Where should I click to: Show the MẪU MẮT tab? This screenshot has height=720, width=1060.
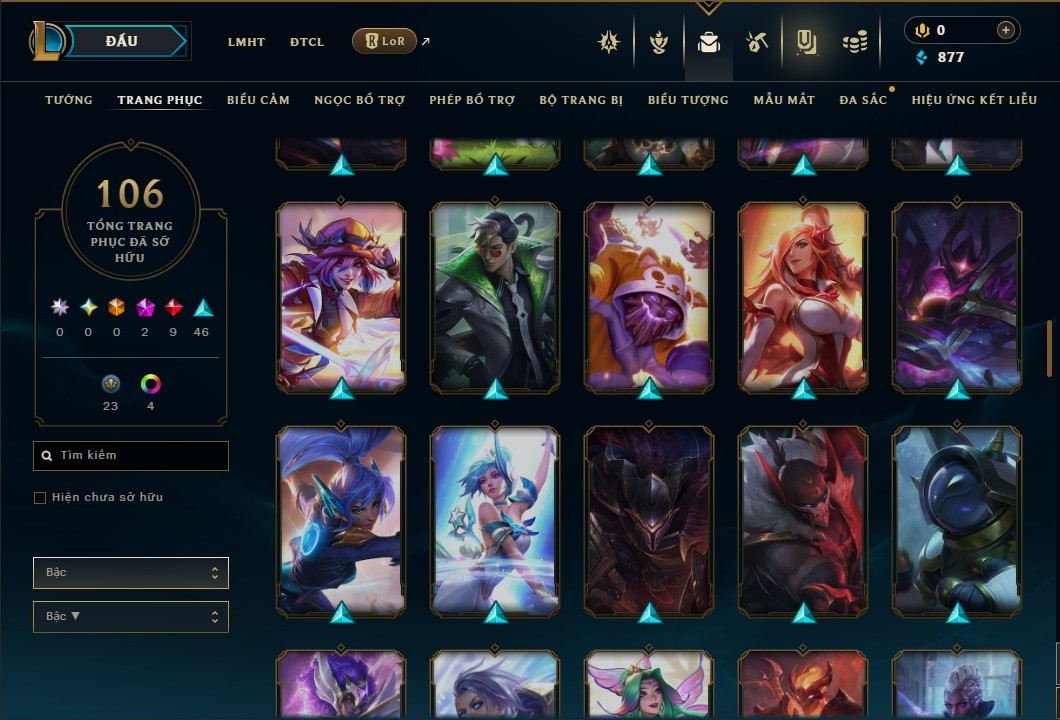tap(784, 100)
